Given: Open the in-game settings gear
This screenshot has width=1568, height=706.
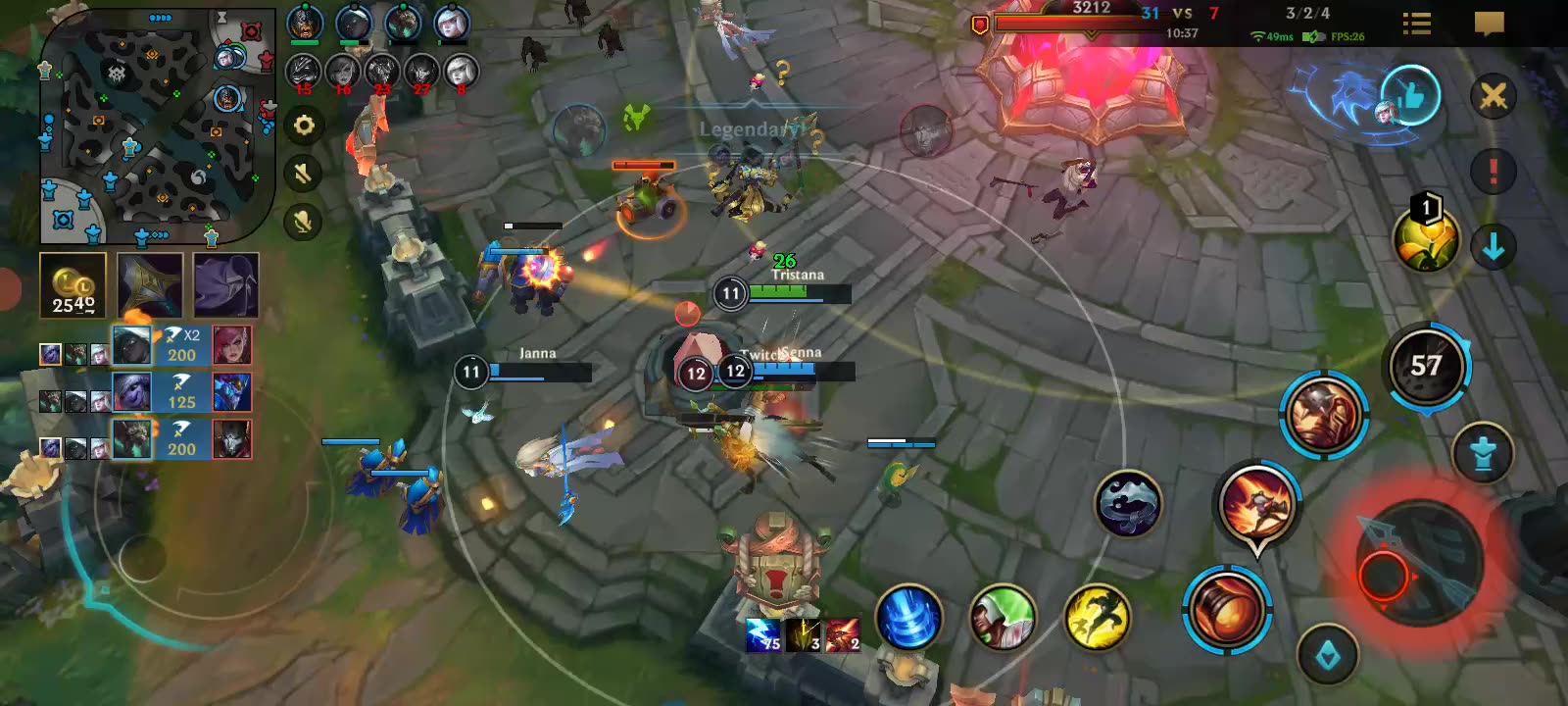Looking at the screenshot, I should (x=305, y=126).
